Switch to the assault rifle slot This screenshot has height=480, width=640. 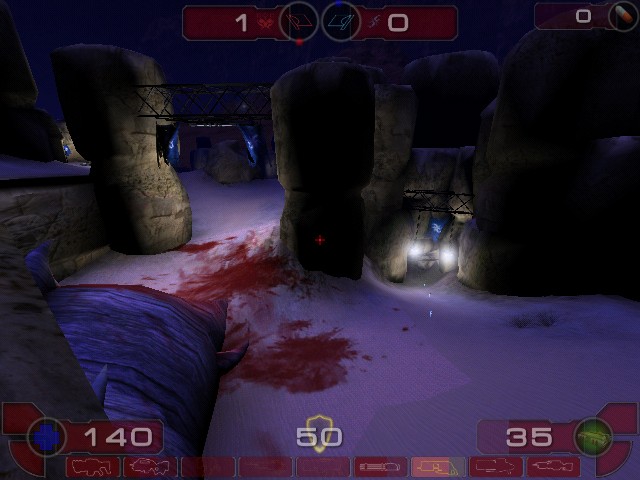(x=150, y=467)
